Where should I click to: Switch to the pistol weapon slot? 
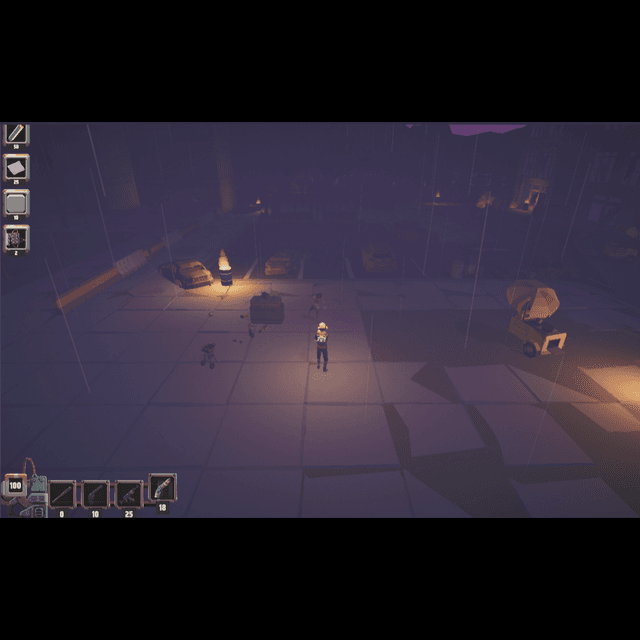(95, 493)
